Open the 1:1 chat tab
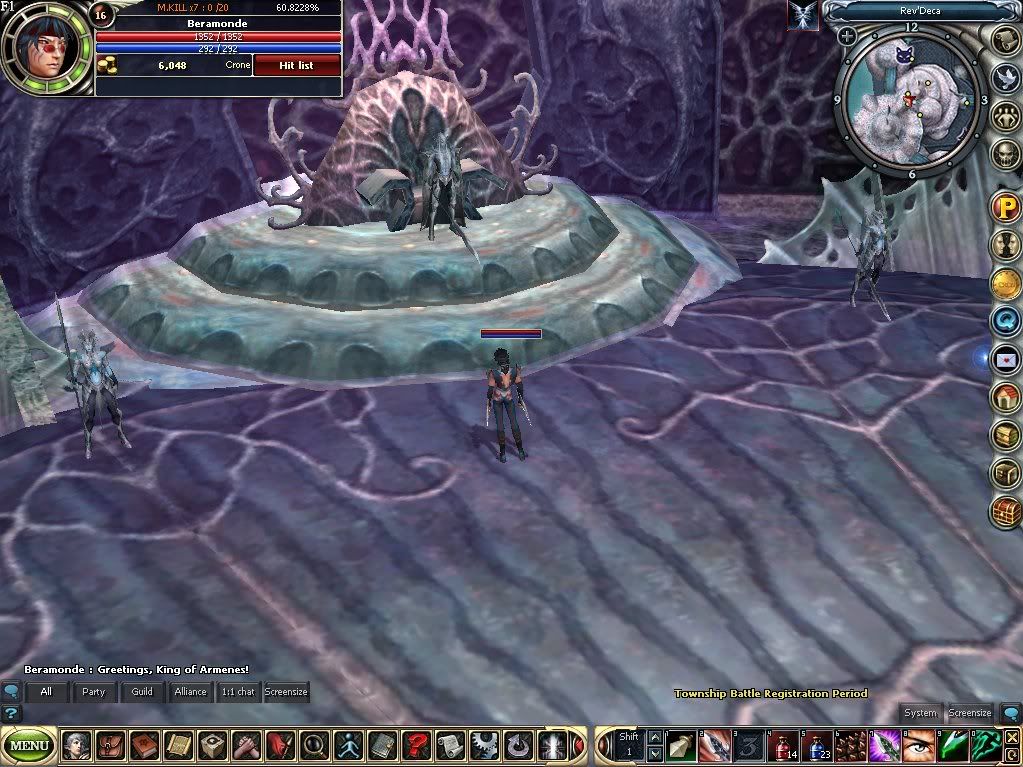The height and width of the screenshot is (767, 1023). (x=238, y=691)
